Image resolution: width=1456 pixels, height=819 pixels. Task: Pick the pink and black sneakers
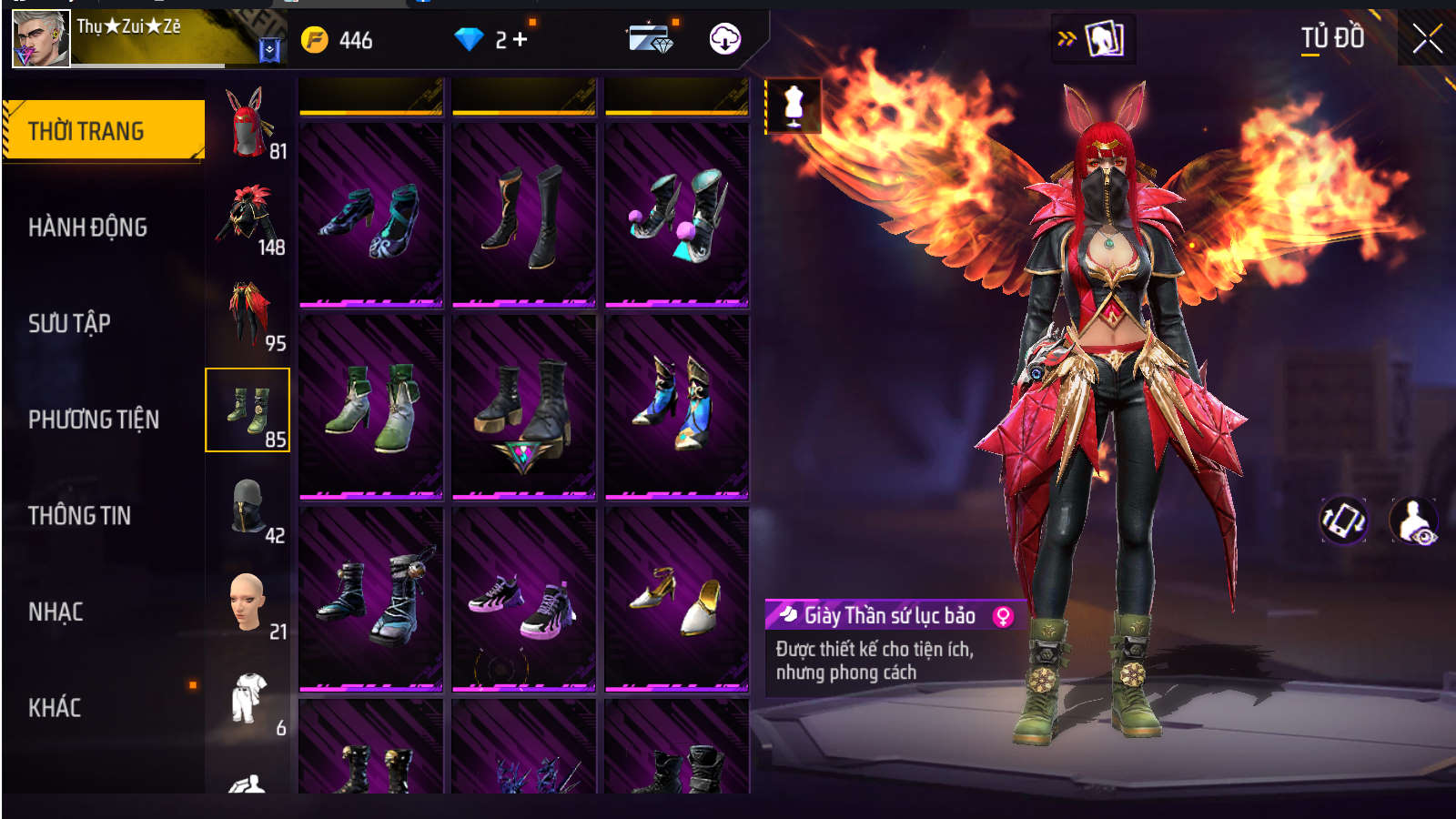524,599
